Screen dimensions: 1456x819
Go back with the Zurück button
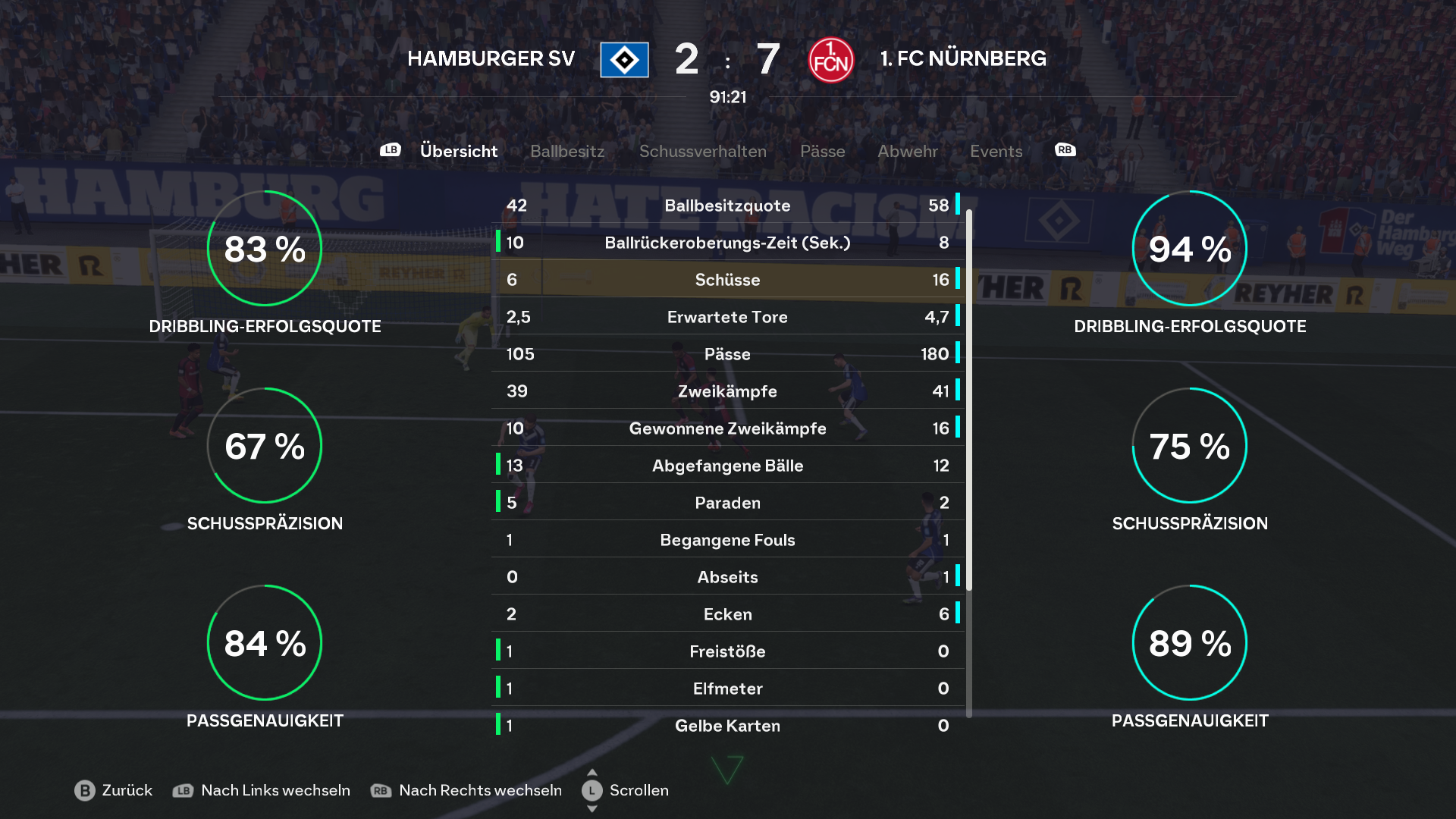click(114, 790)
